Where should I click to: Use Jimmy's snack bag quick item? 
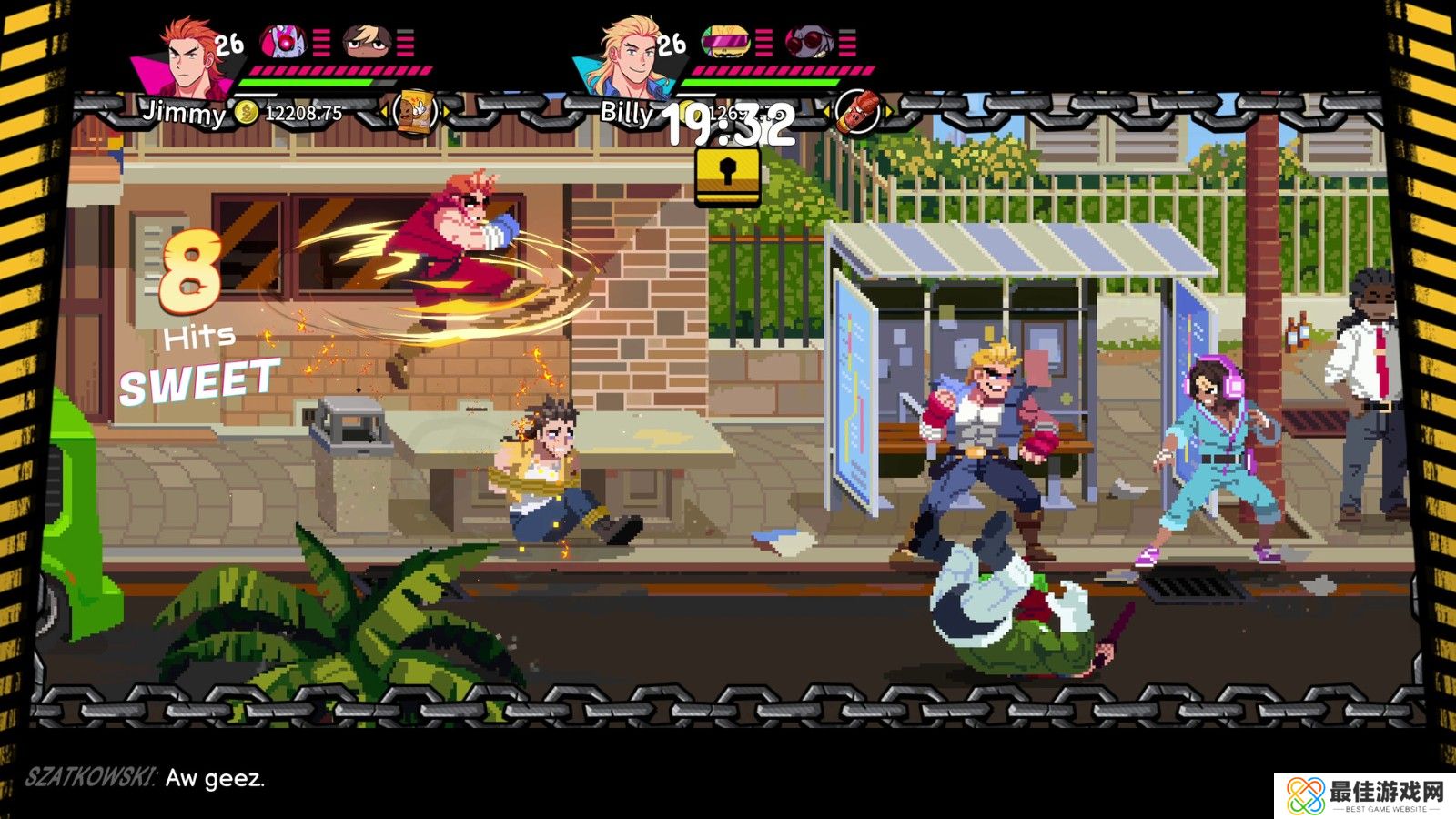tap(416, 113)
